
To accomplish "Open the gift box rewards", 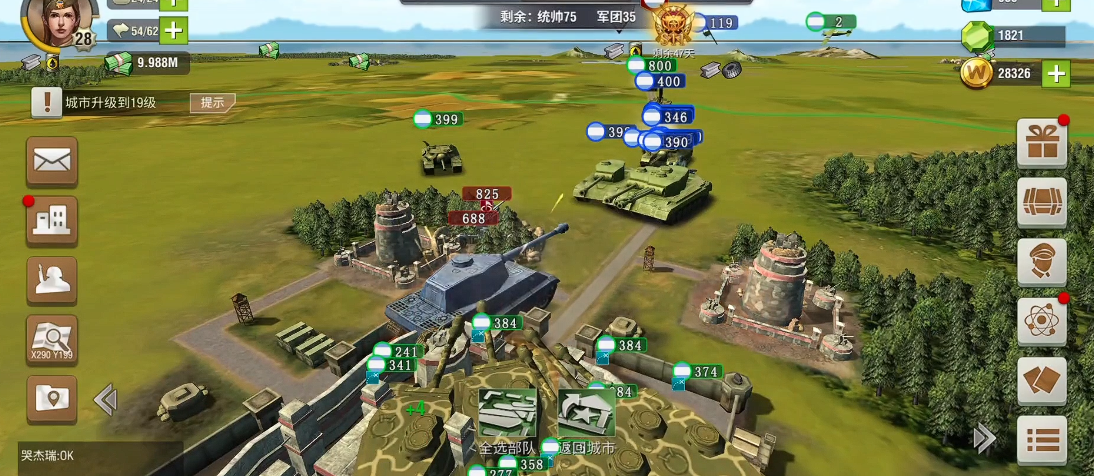I will click(x=1042, y=143).
